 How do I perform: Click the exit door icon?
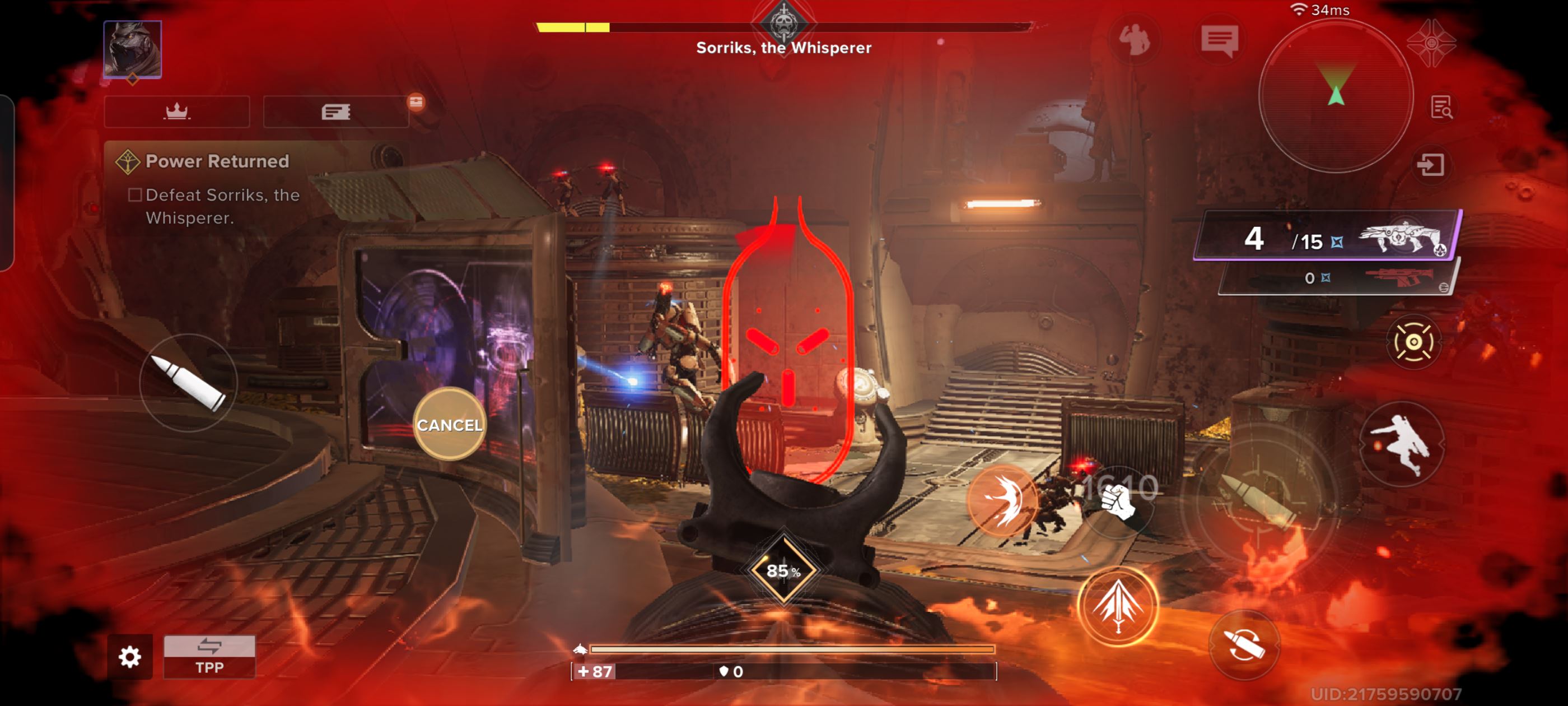click(1430, 165)
